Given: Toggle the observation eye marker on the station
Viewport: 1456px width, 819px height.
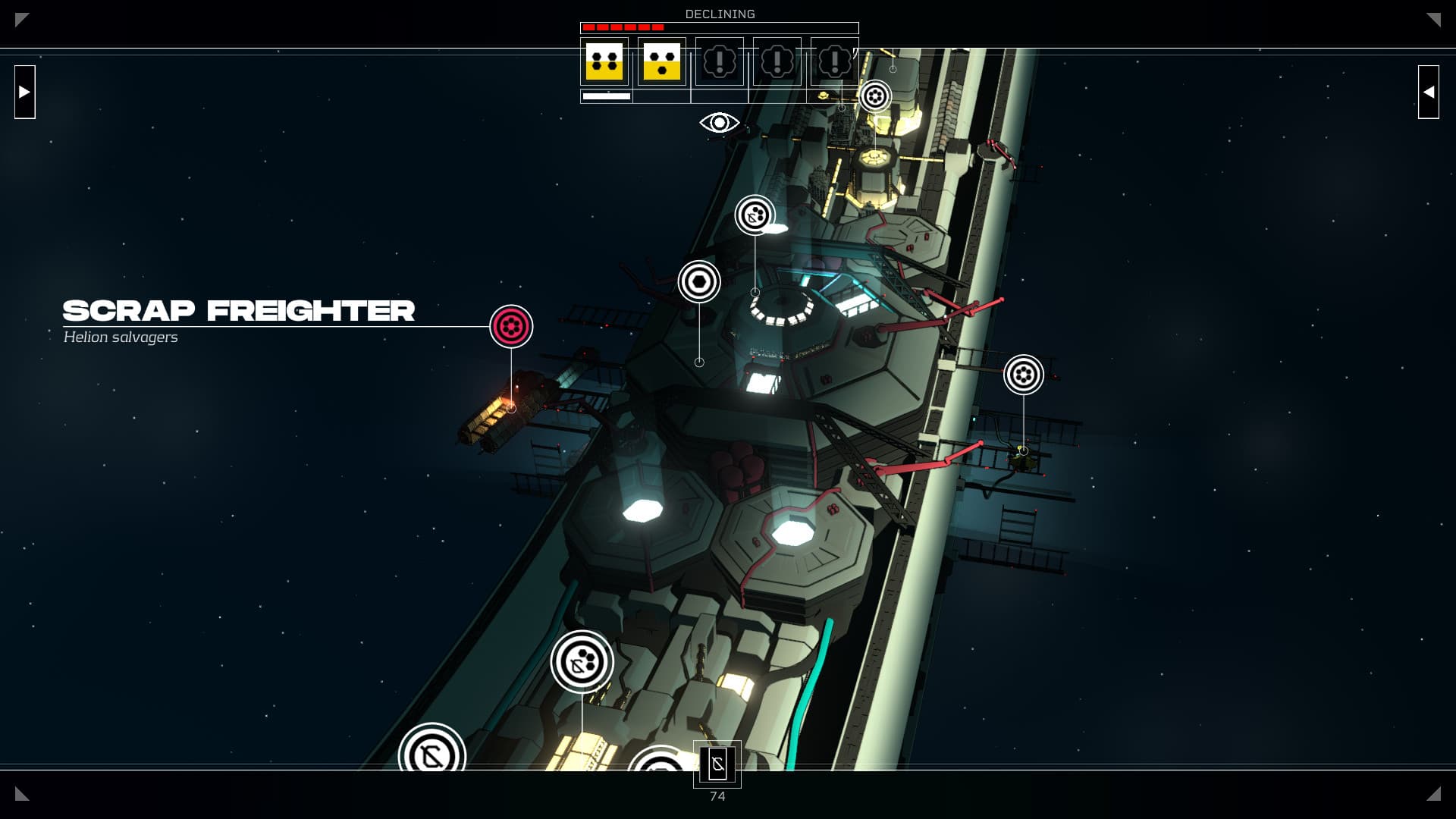Looking at the screenshot, I should (717, 121).
